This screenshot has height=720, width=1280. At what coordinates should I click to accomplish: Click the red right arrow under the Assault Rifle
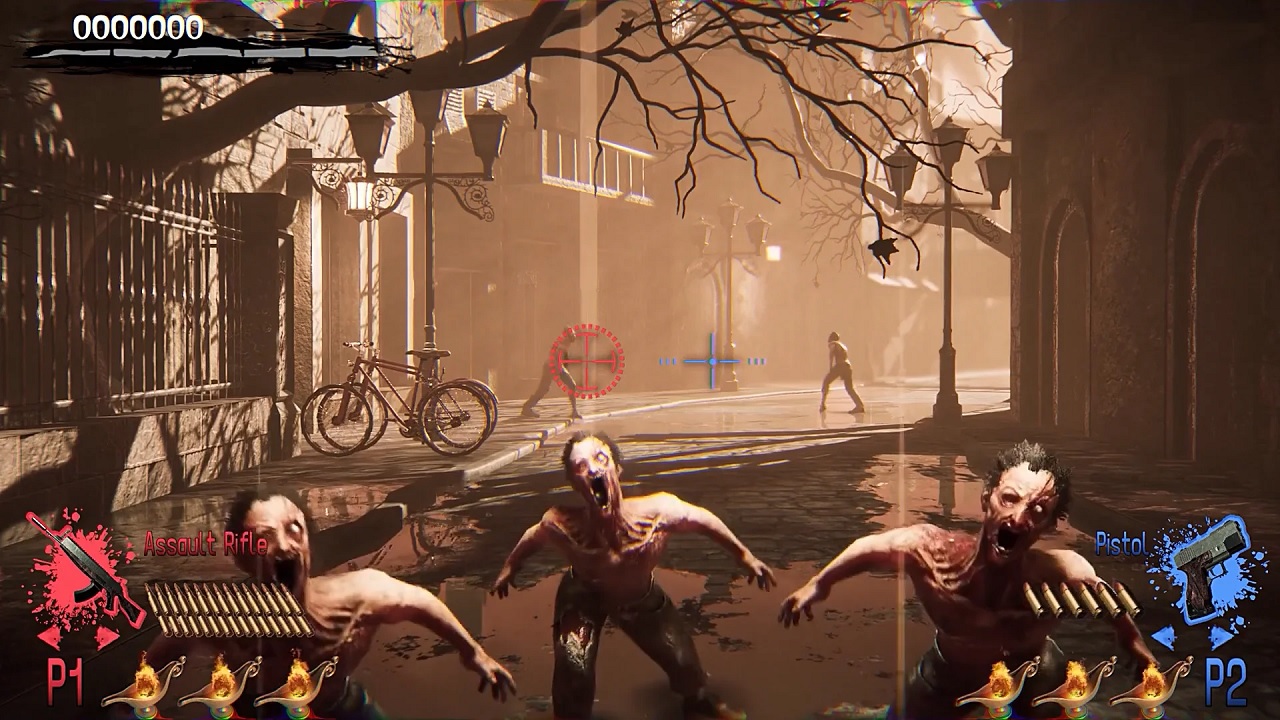(104, 637)
